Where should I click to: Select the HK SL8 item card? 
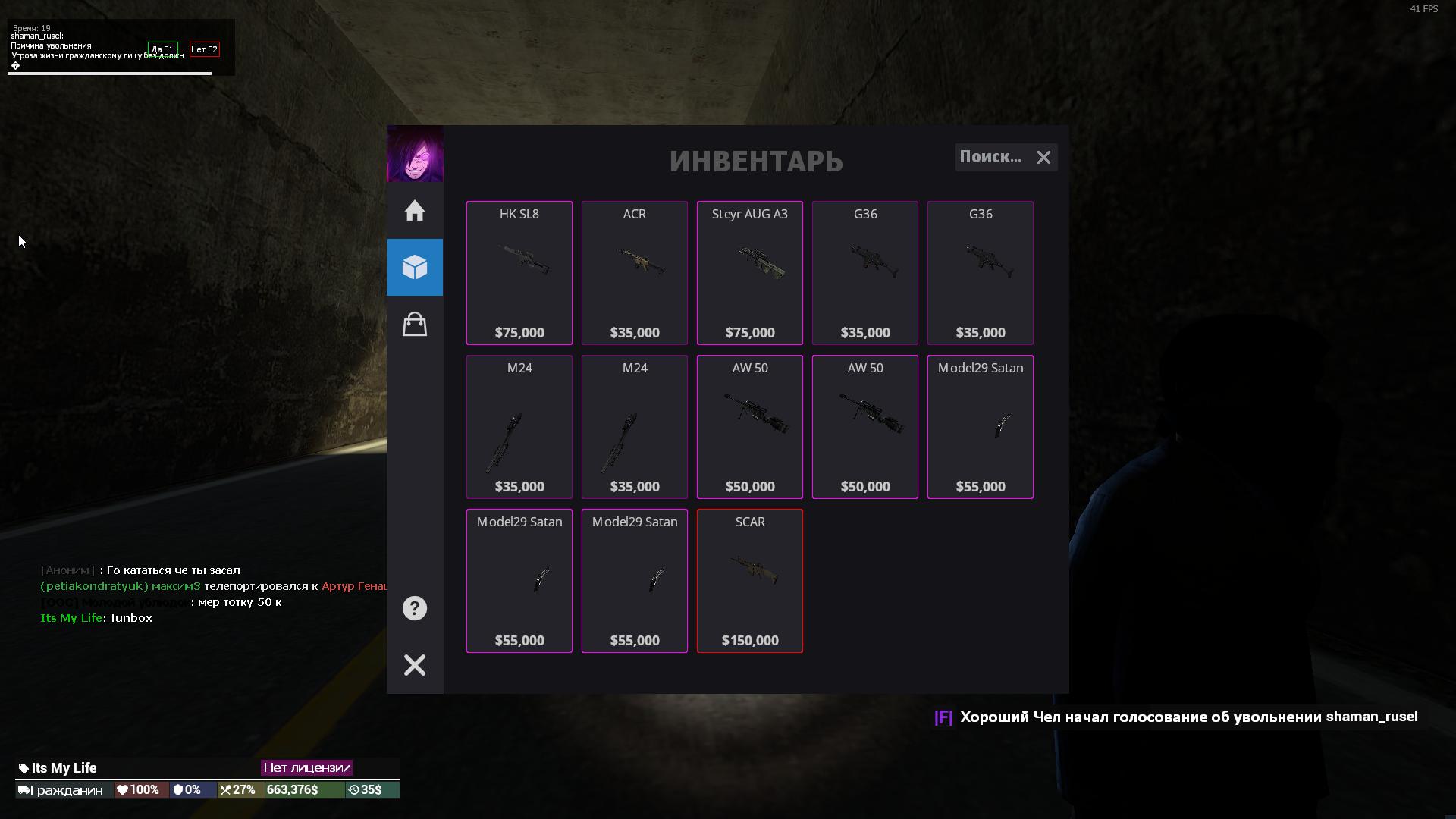click(x=519, y=273)
